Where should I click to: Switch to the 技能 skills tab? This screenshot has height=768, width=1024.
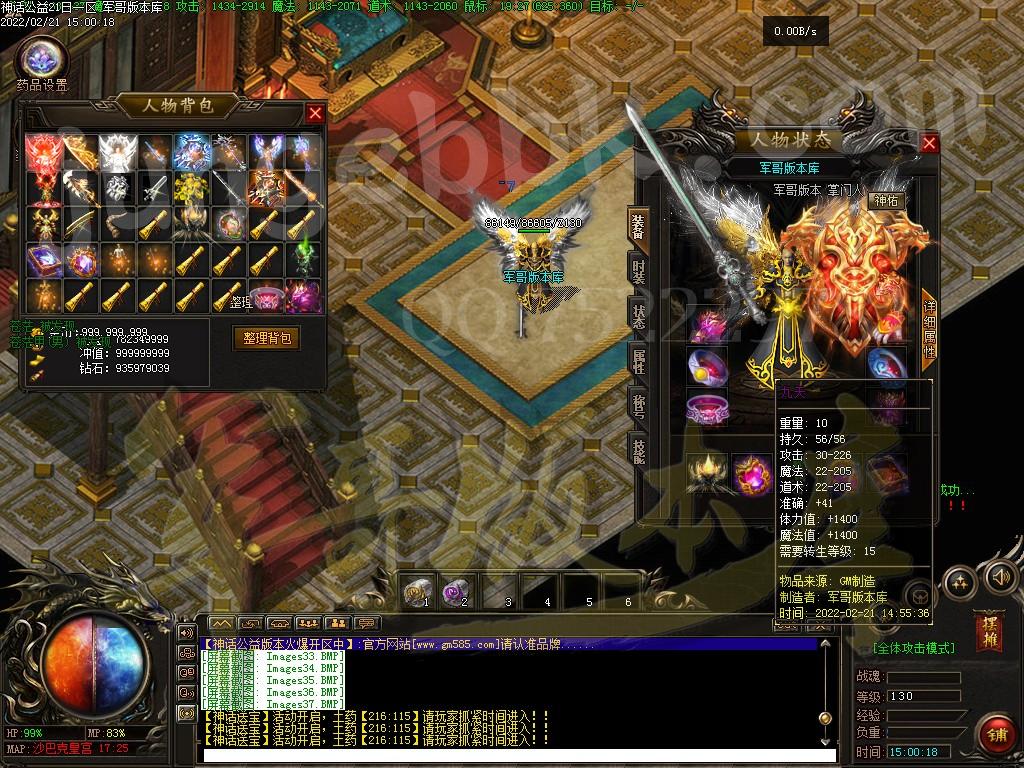[x=638, y=452]
